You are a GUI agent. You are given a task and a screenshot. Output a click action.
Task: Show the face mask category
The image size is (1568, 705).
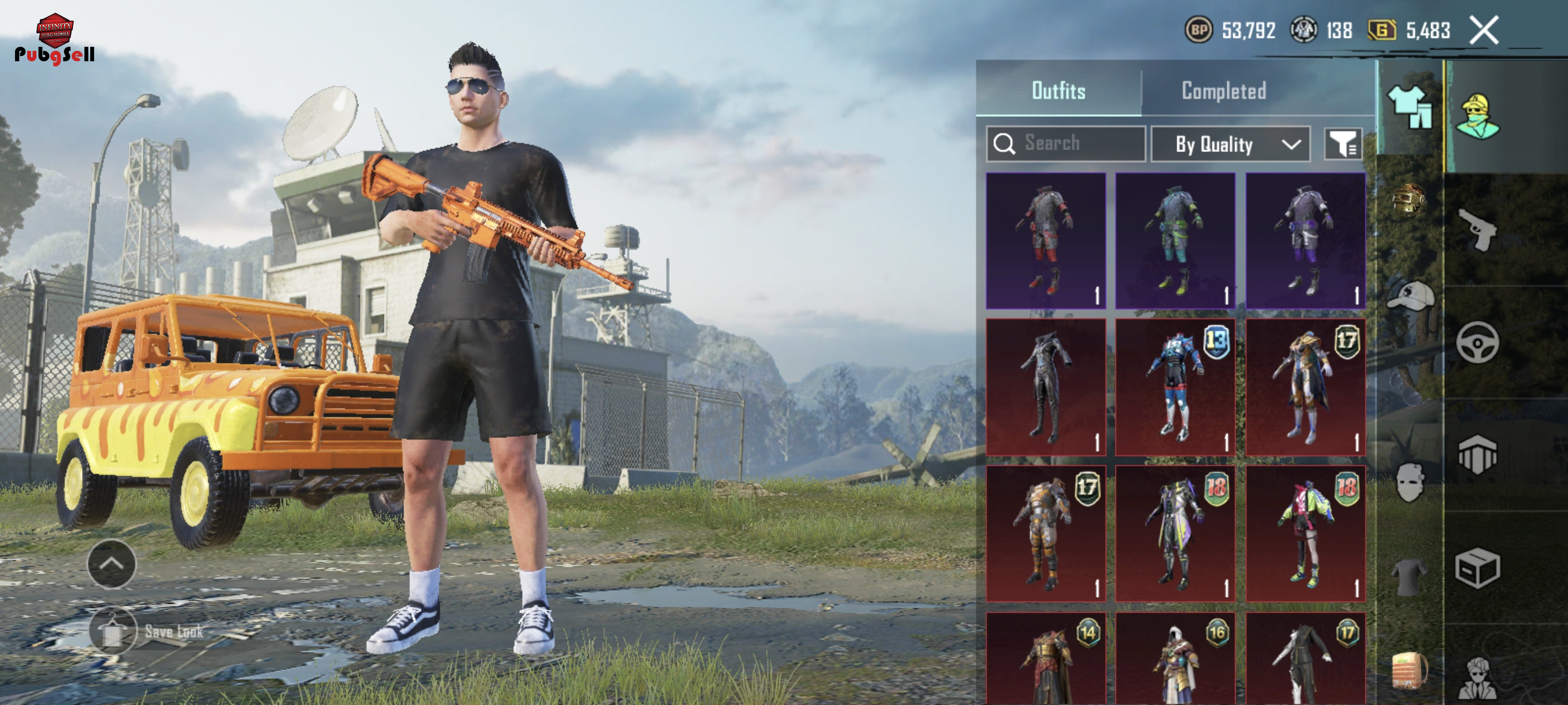tap(1409, 483)
